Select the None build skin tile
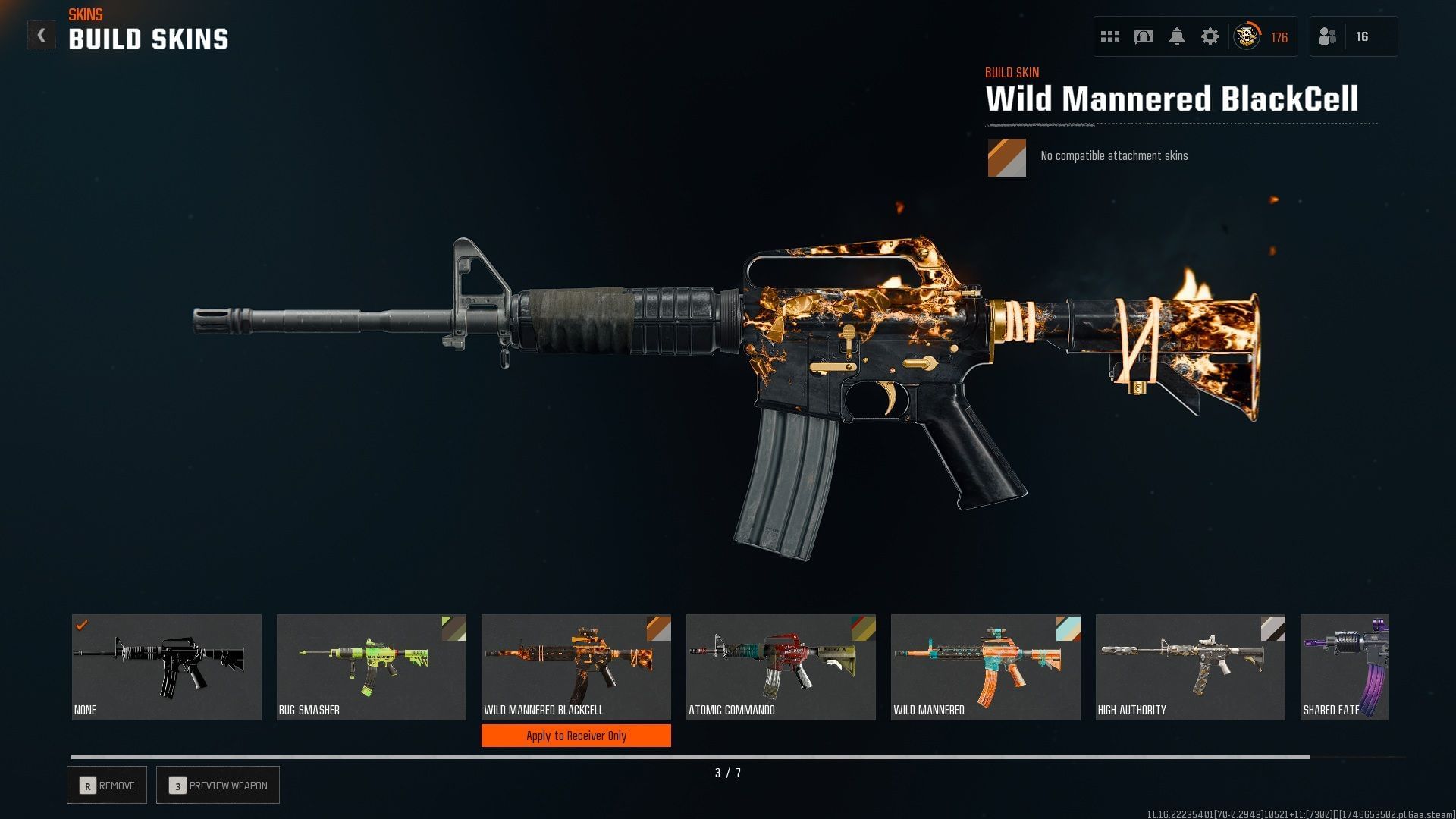This screenshot has width=1456, height=819. (167, 667)
